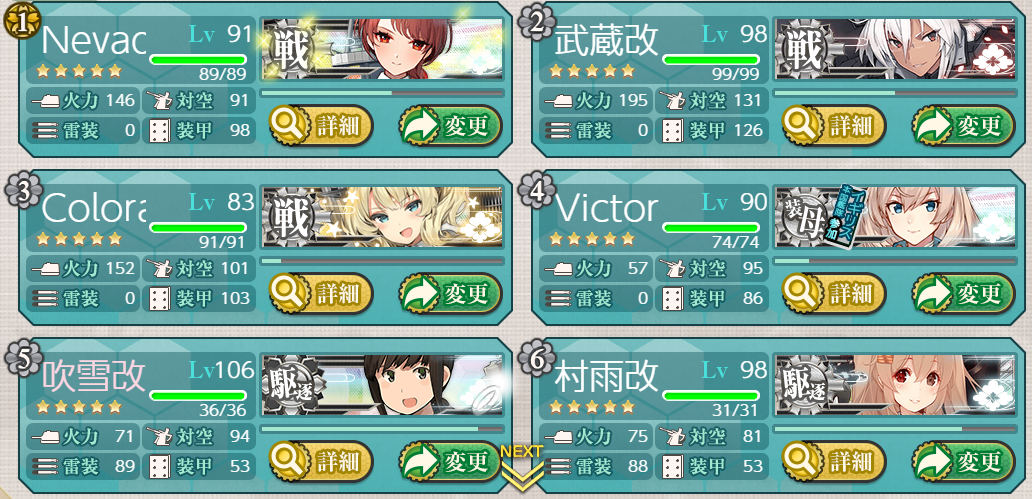Select Victorious's ship banner portrait
Screen dimensions: 1032x499
(894, 218)
